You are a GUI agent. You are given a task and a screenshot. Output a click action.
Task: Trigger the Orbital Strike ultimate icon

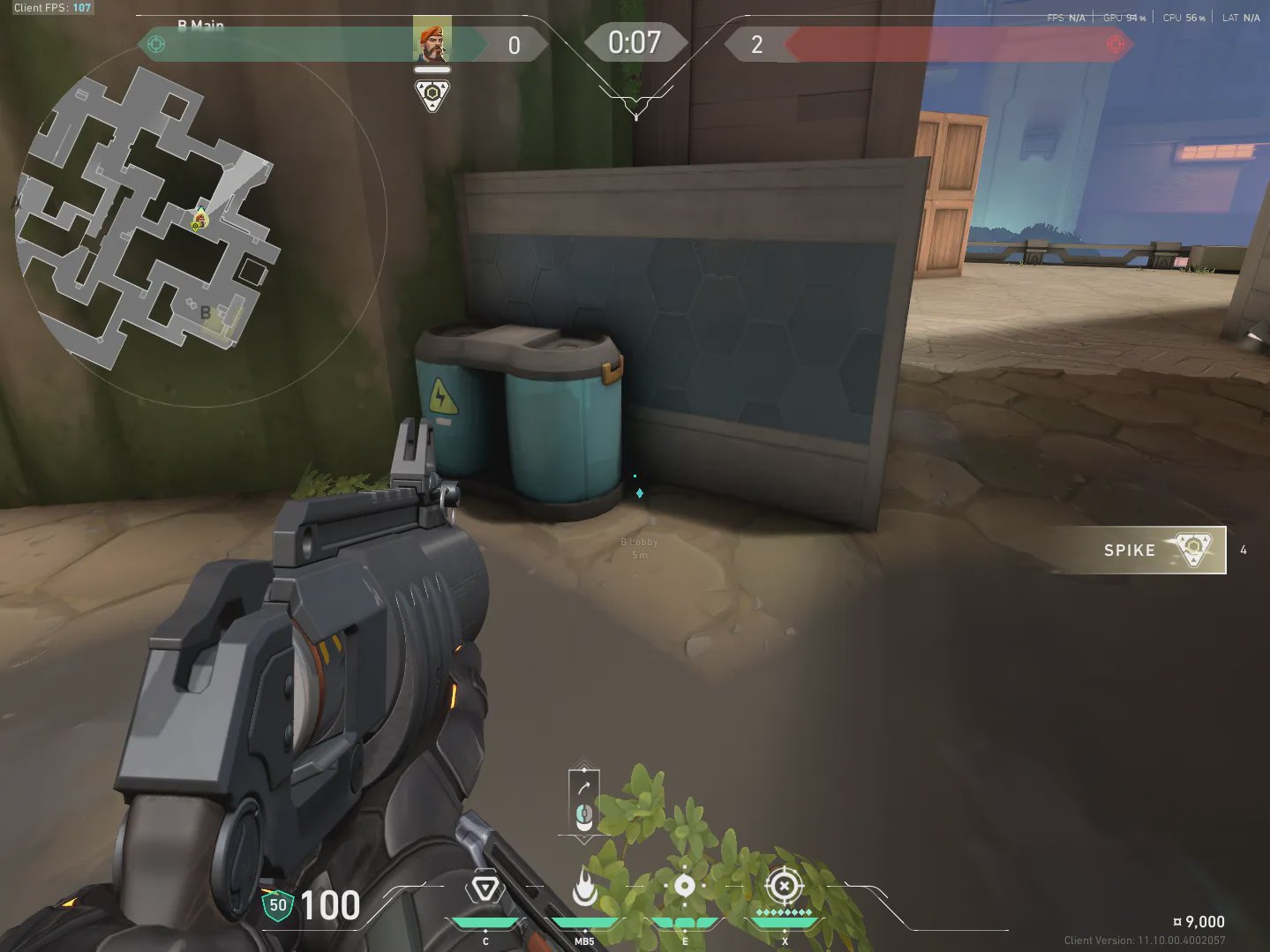coord(784,887)
